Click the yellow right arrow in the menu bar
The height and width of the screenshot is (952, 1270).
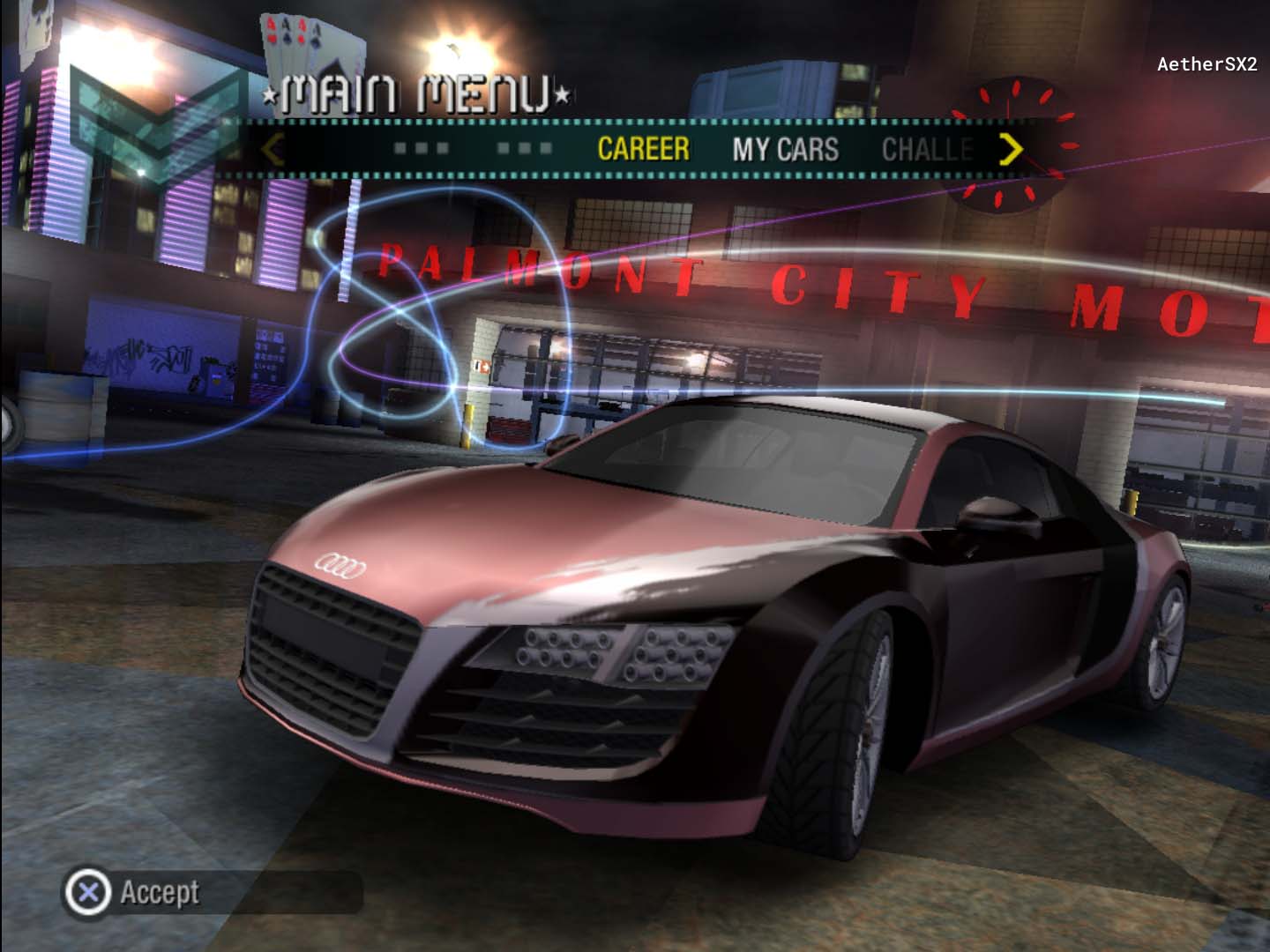[1011, 149]
